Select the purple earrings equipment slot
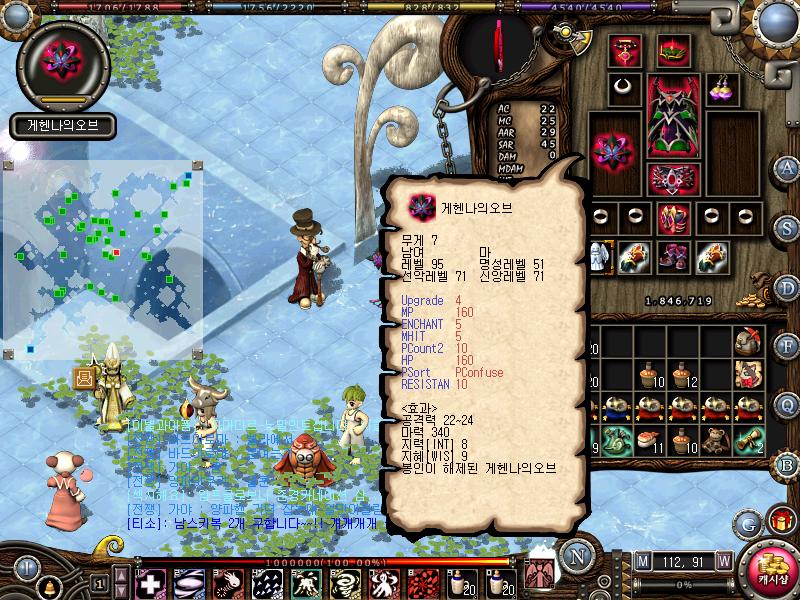 [722, 87]
